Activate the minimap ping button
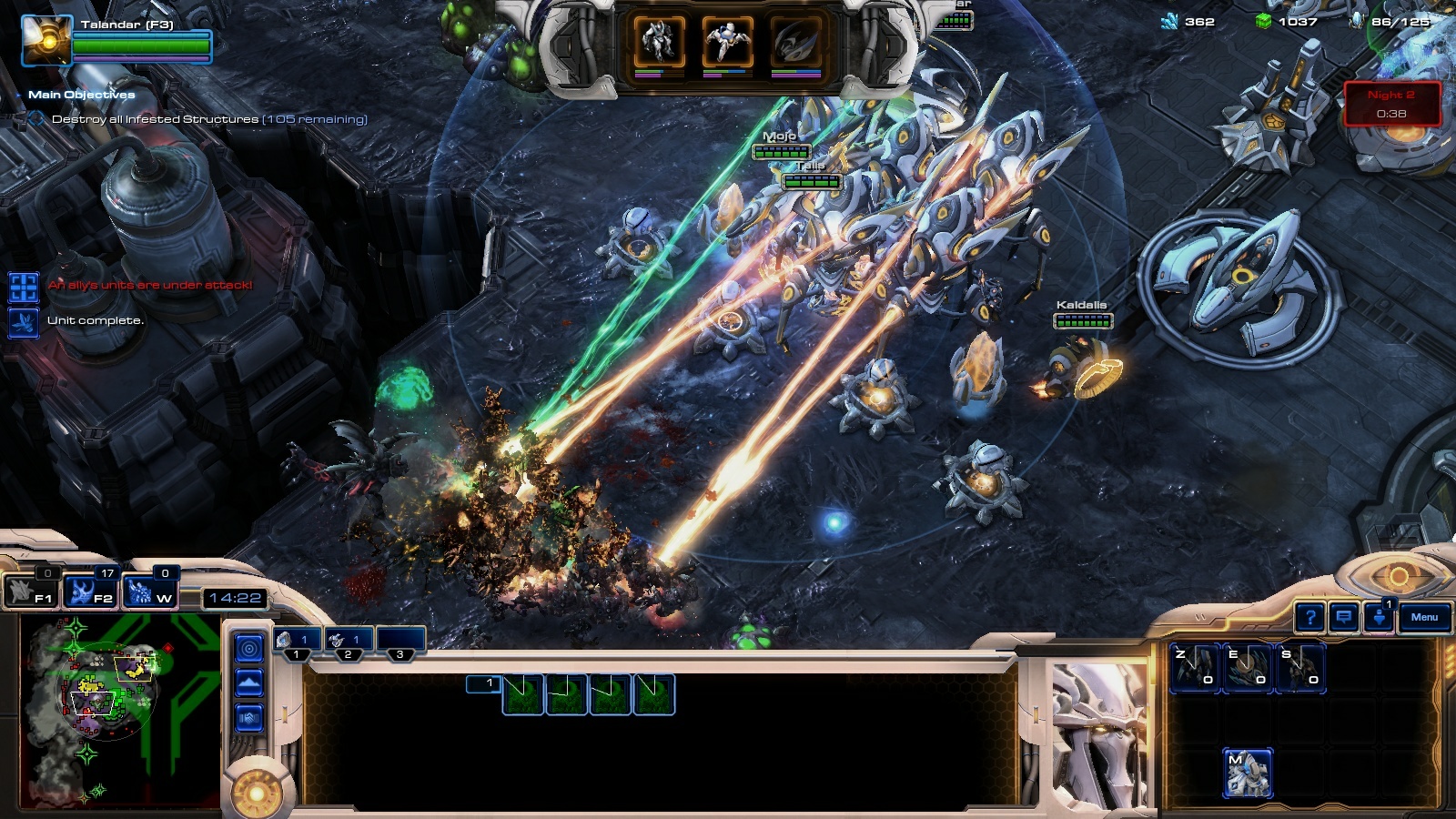 (249, 648)
